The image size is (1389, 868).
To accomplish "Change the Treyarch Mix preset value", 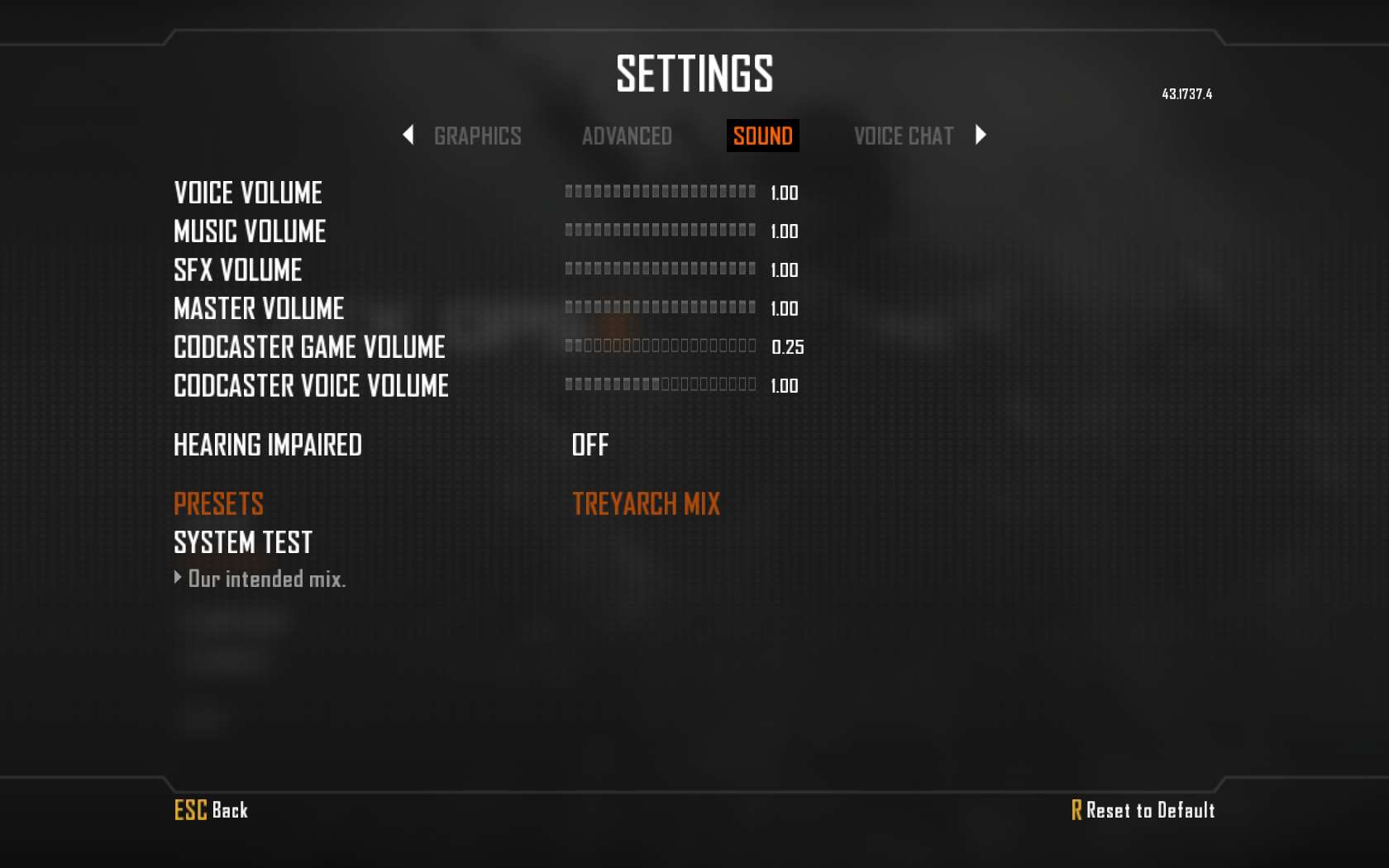I will (x=646, y=504).
